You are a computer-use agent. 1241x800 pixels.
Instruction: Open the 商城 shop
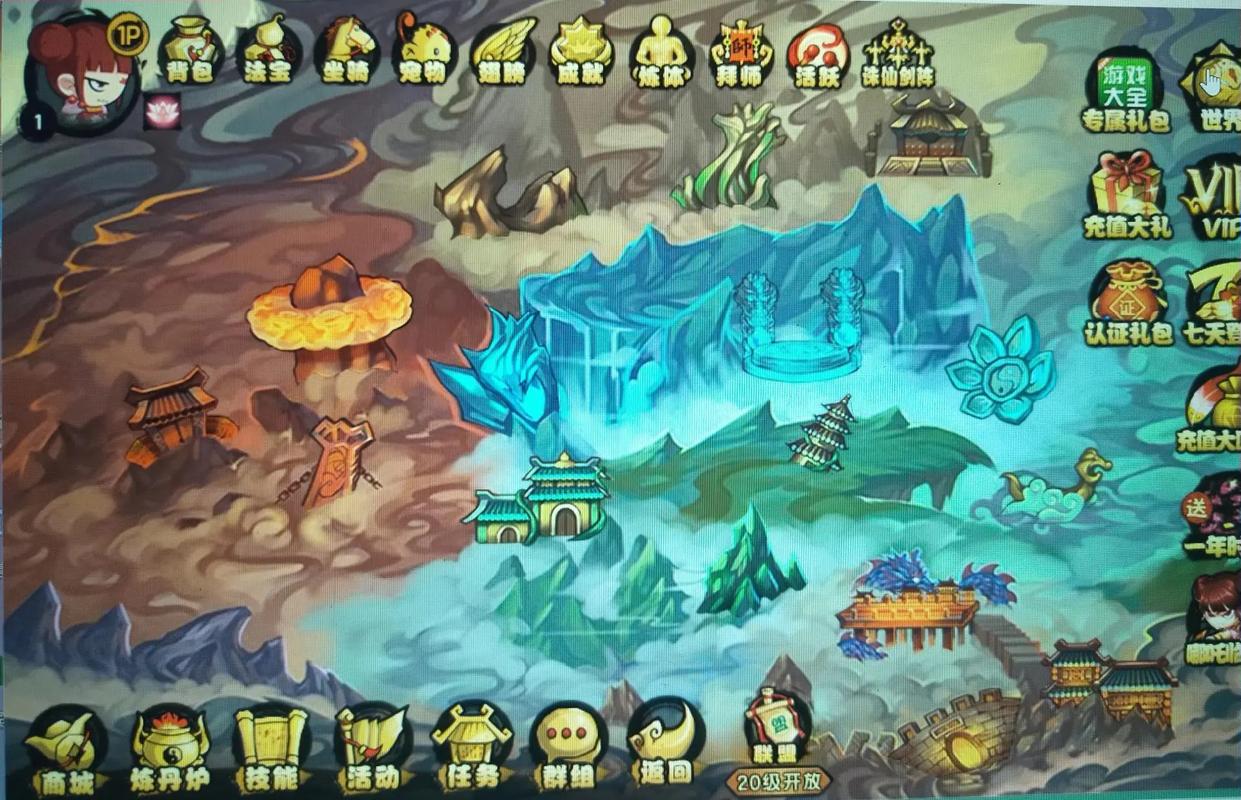[x=66, y=750]
